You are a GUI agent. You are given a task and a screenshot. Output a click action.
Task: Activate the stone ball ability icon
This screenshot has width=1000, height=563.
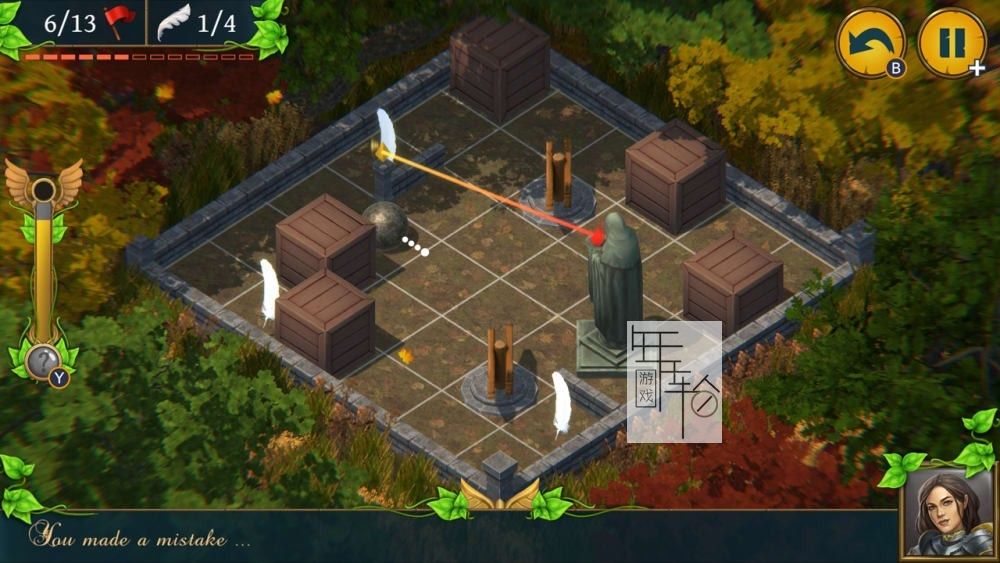[x=43, y=361]
